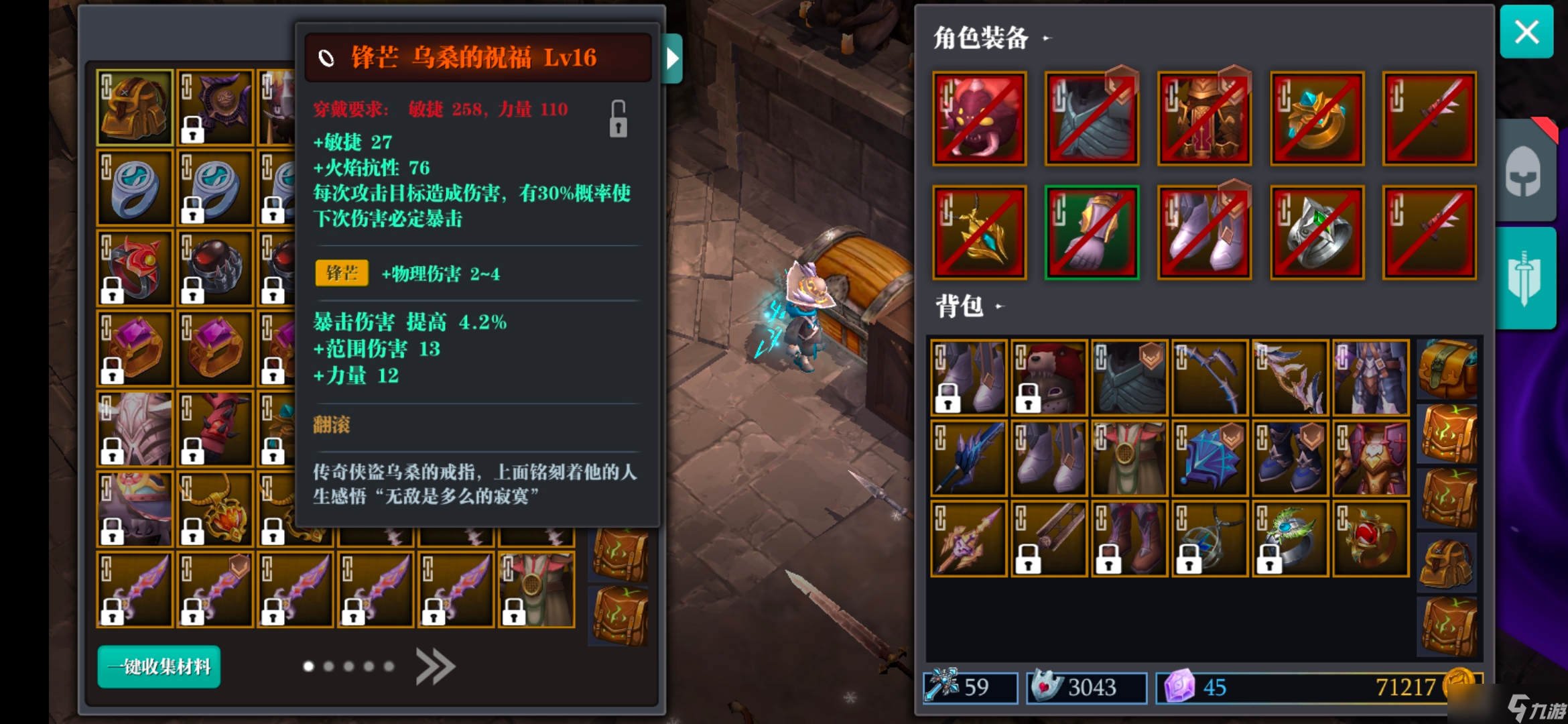Click the locked weapon slot with red slash
Image resolution: width=1568 pixels, height=724 pixels.
click(x=1430, y=117)
